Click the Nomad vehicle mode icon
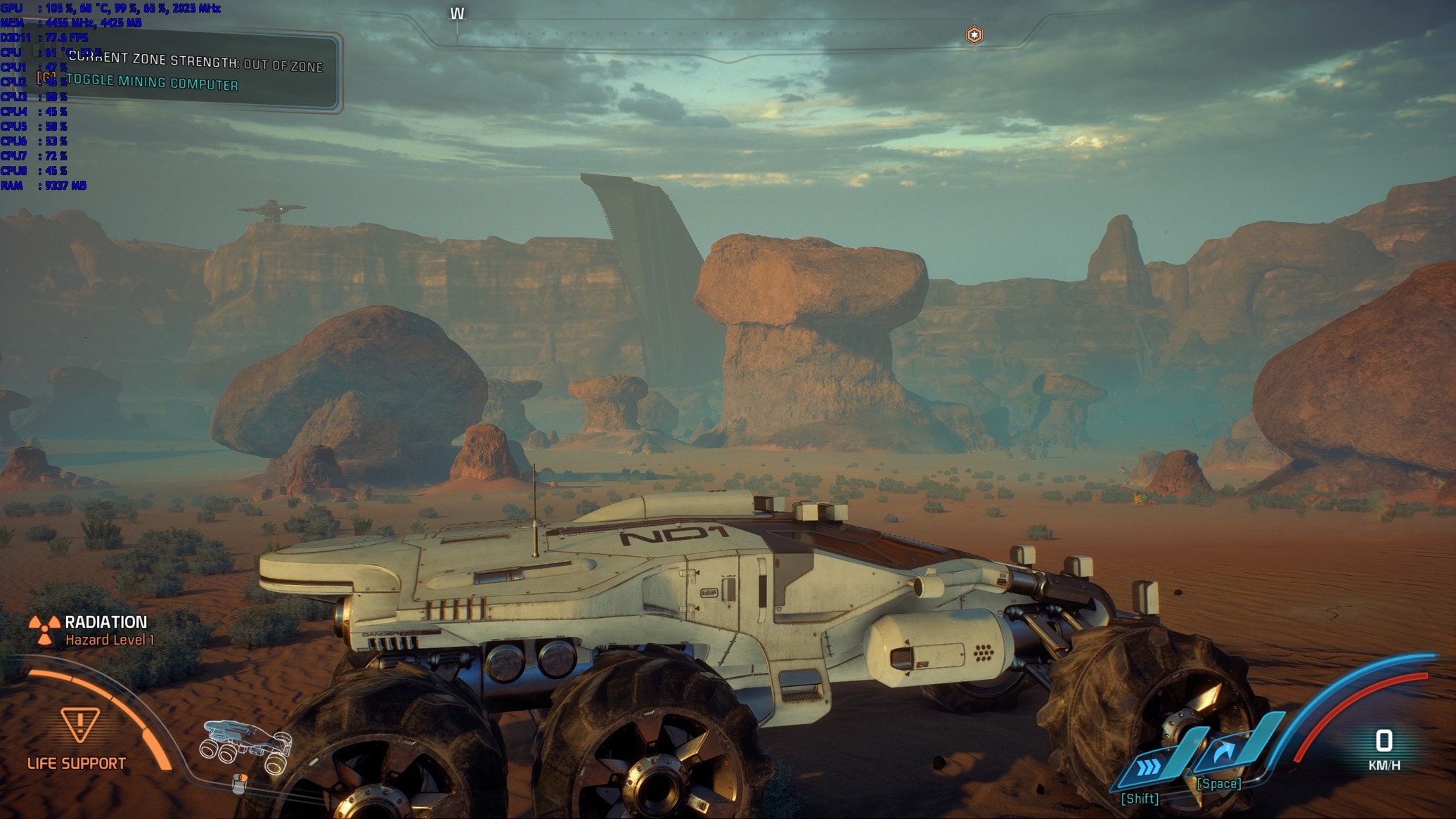 click(x=247, y=746)
